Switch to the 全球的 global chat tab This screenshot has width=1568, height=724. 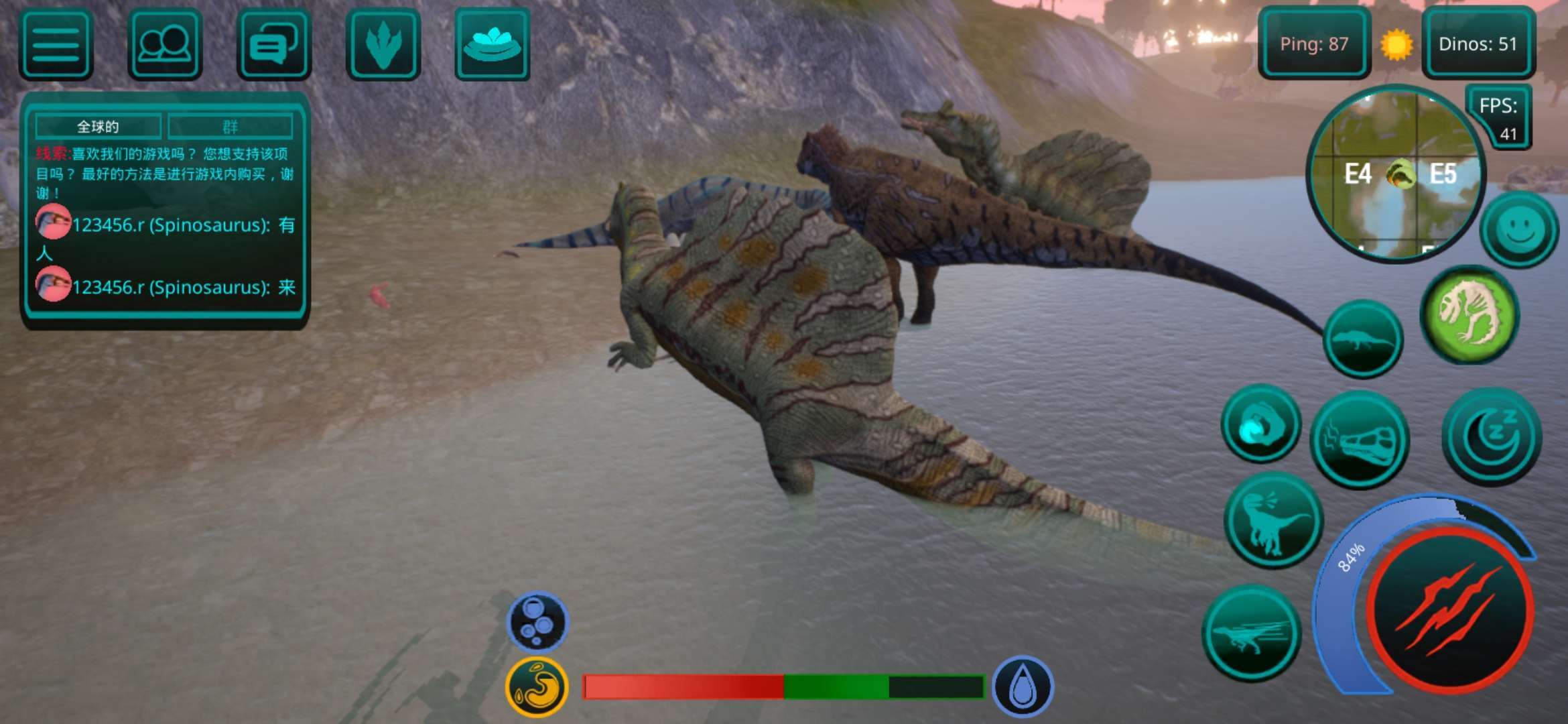(x=98, y=126)
